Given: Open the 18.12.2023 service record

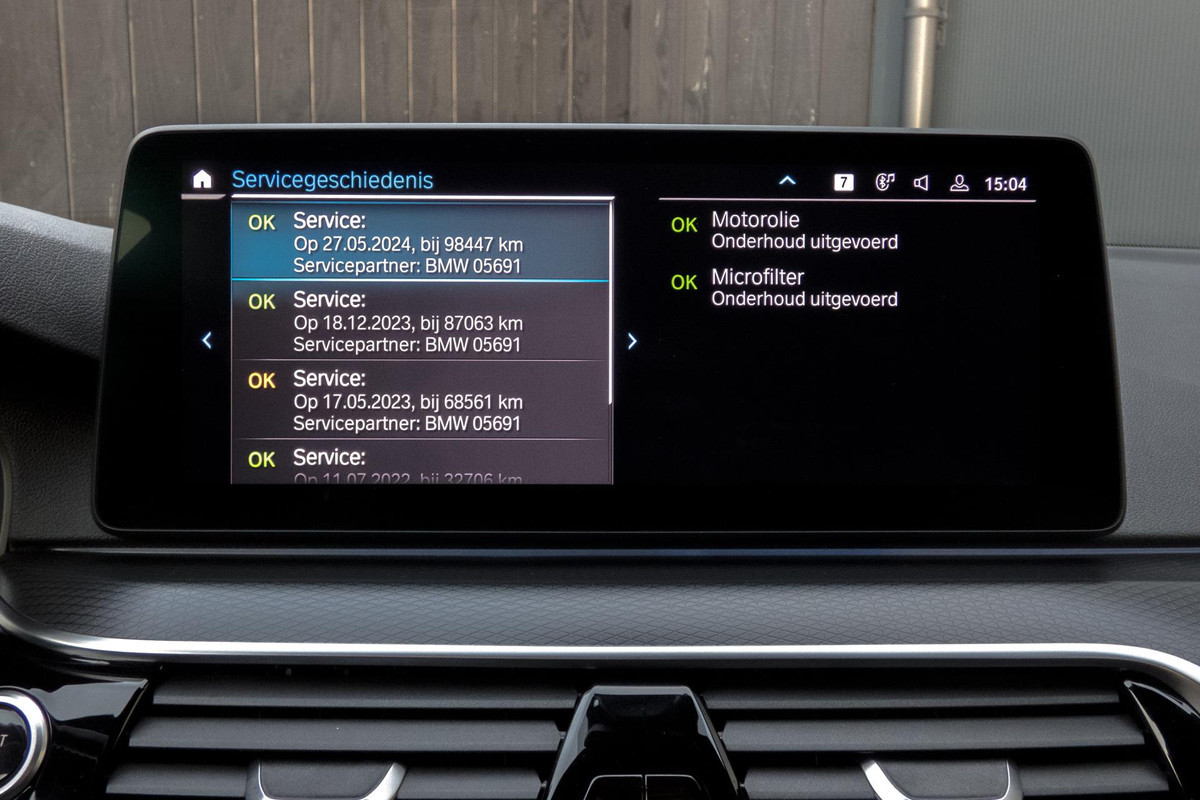Looking at the screenshot, I should pos(420,322).
